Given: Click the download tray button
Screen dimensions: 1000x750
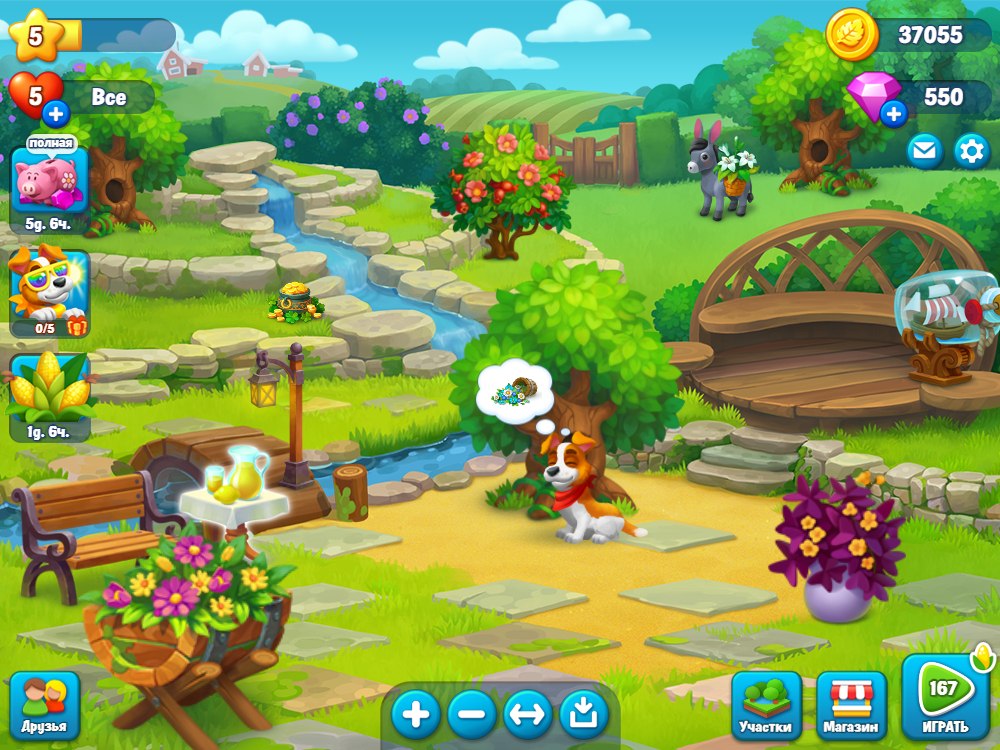Looking at the screenshot, I should click(x=584, y=714).
